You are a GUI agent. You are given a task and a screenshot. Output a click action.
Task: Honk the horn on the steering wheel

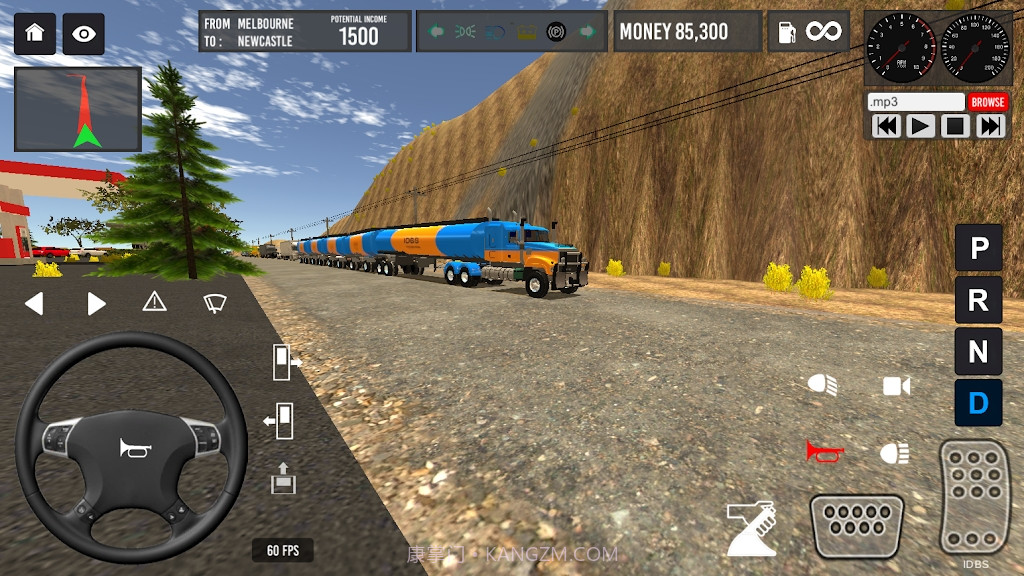132,448
